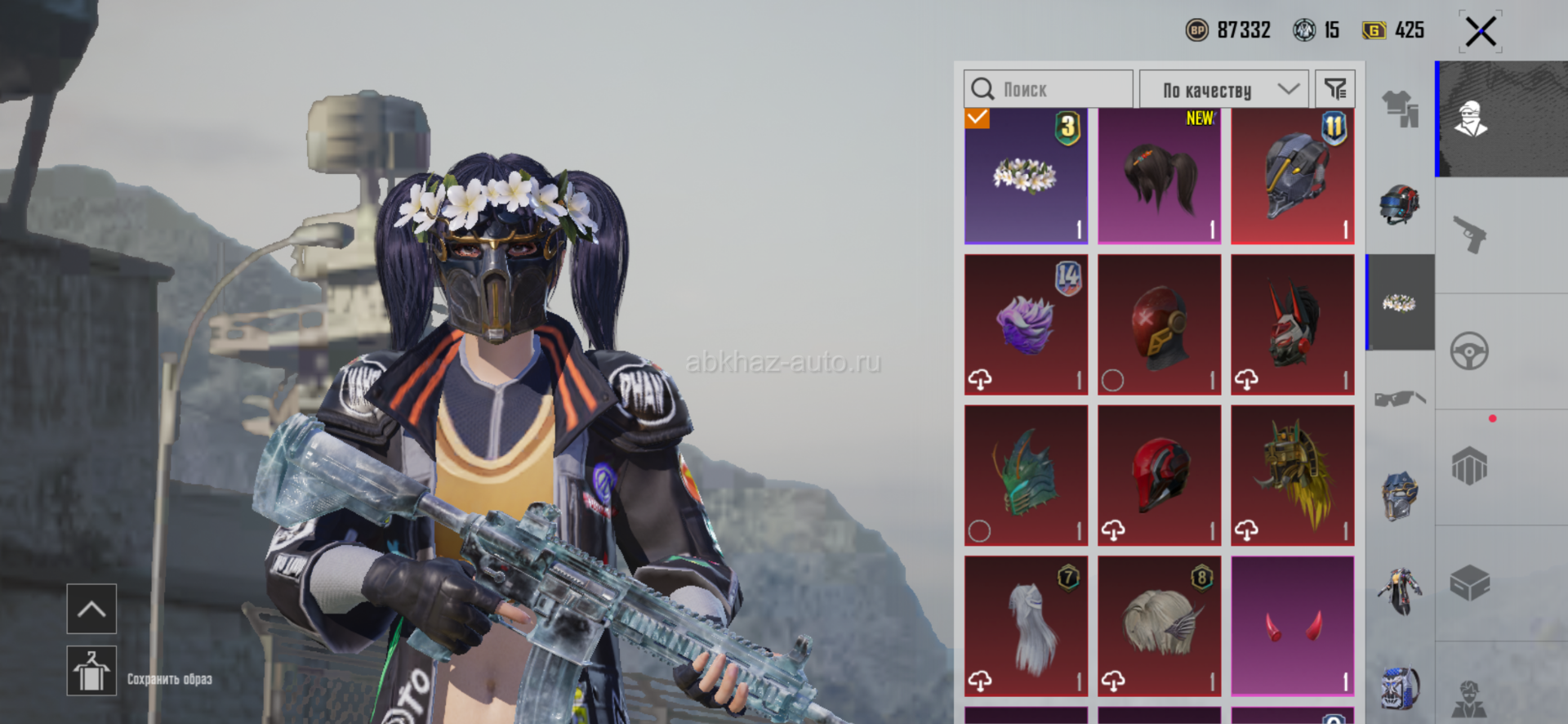Open the По качеству sort dropdown

click(x=1223, y=89)
